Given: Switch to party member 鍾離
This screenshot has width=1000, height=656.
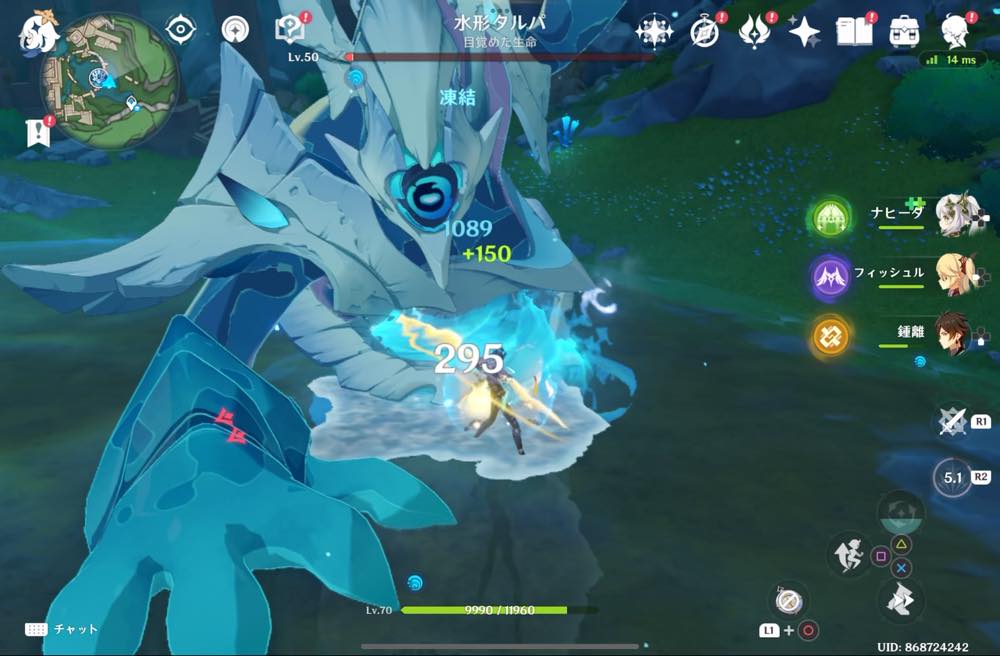Looking at the screenshot, I should pos(955,333).
